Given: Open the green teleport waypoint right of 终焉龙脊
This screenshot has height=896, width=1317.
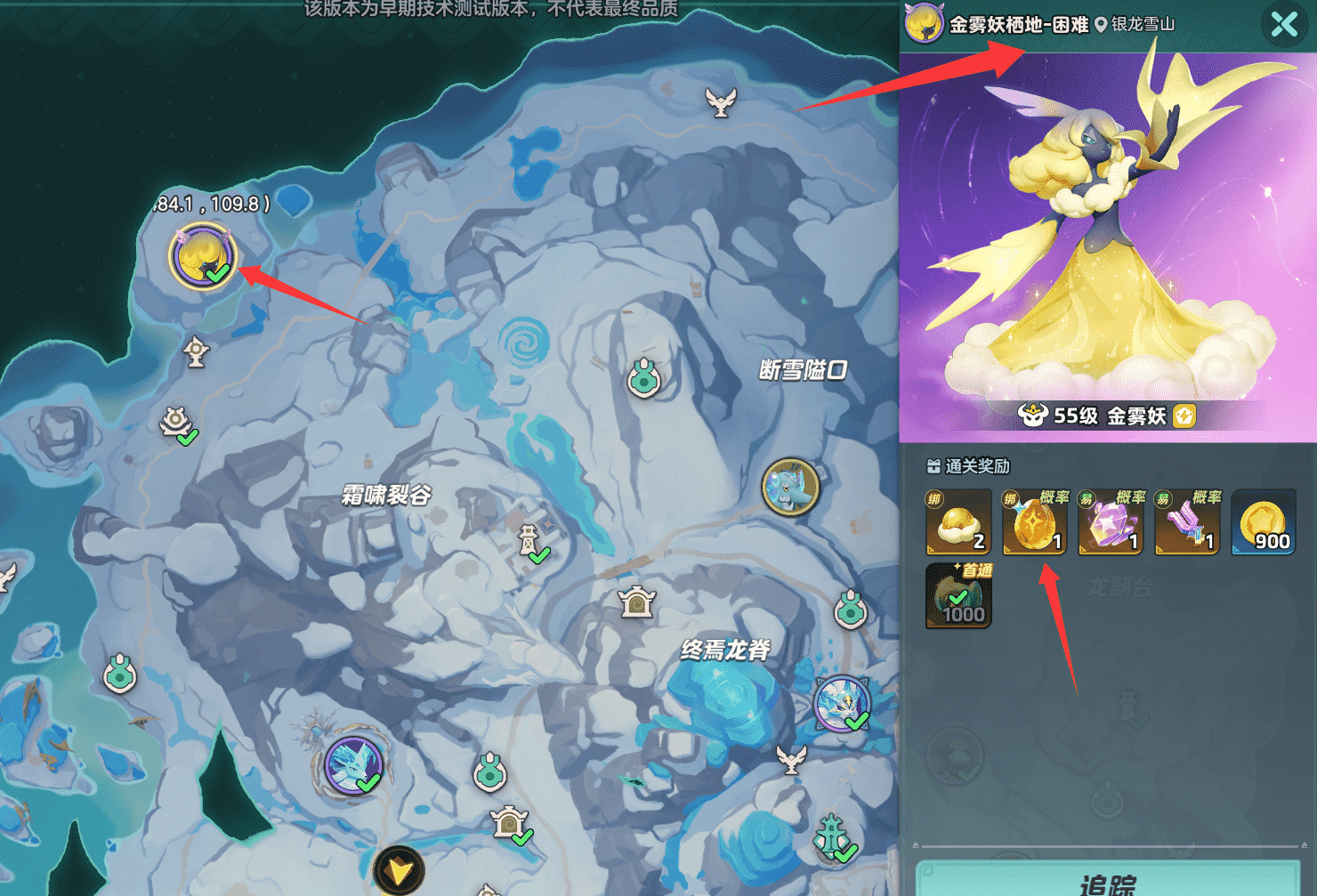Looking at the screenshot, I should pos(851,610).
